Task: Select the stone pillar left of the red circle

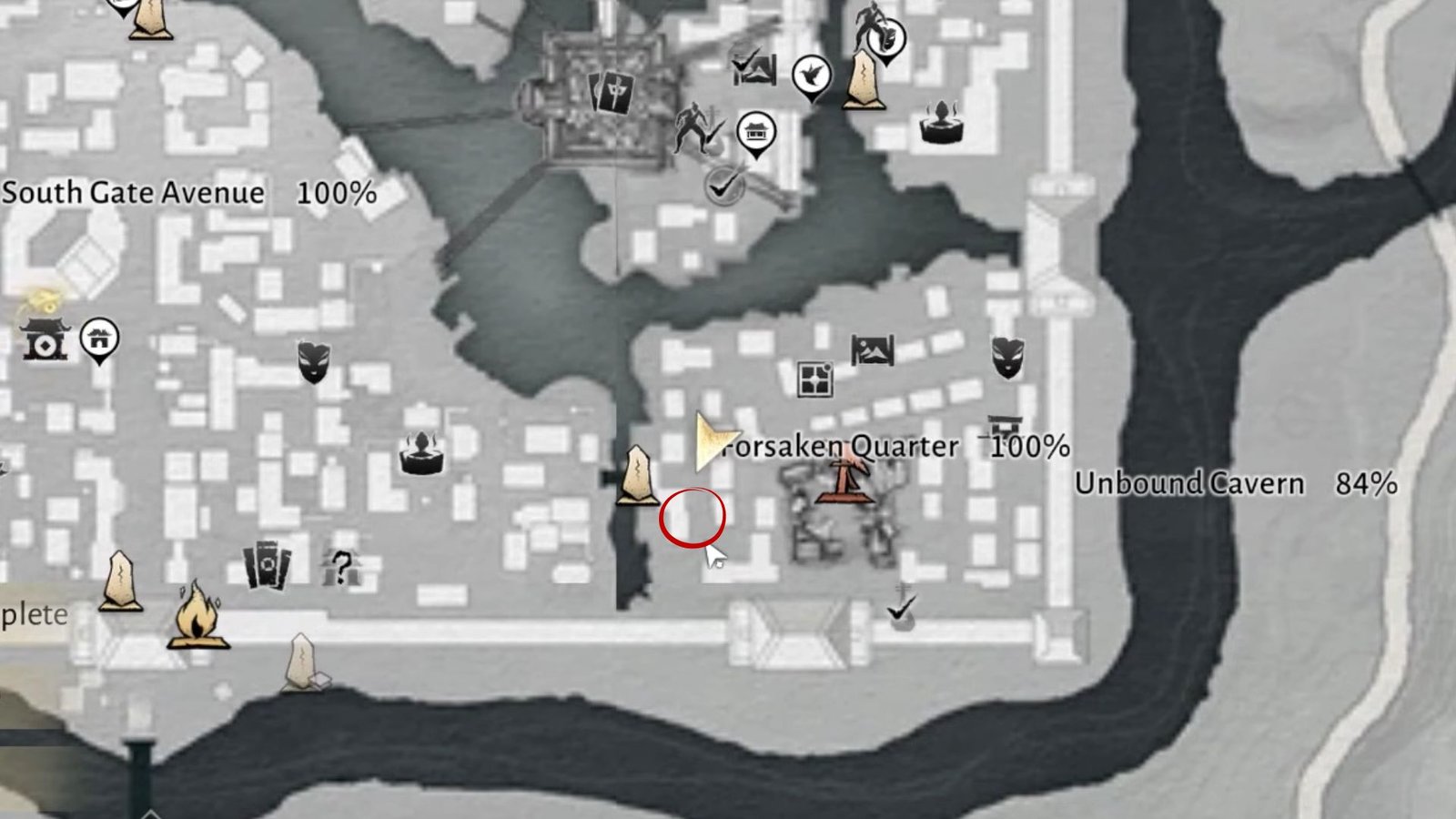Action: (637, 475)
